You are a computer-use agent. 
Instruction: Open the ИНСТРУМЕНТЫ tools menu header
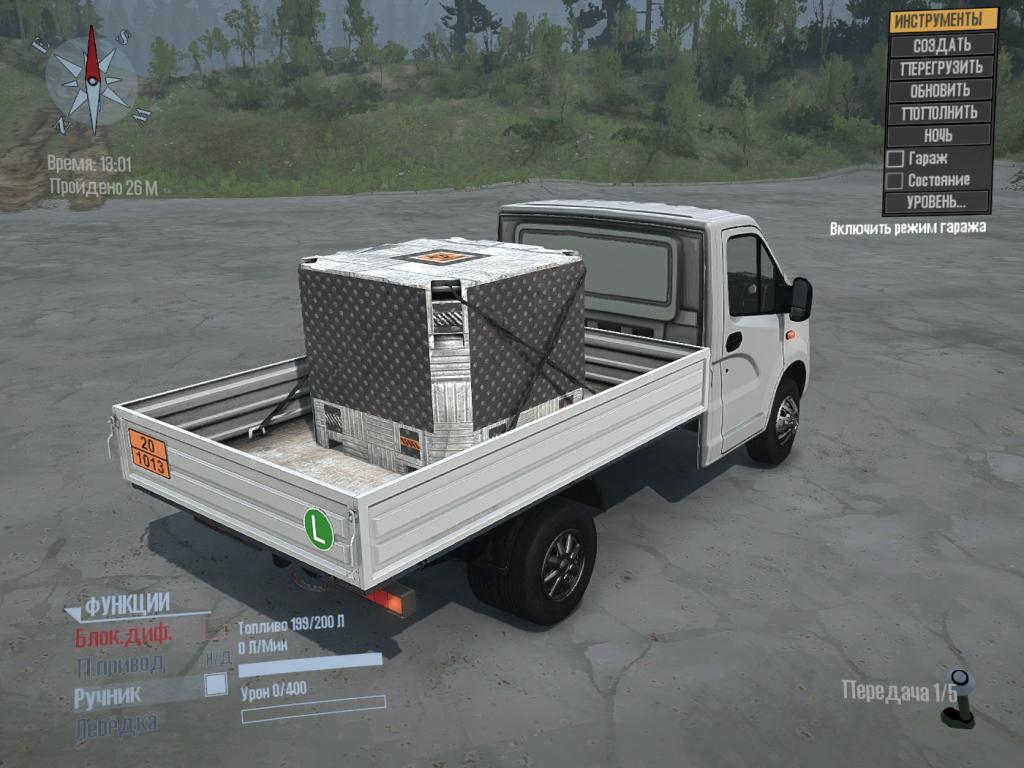point(941,20)
